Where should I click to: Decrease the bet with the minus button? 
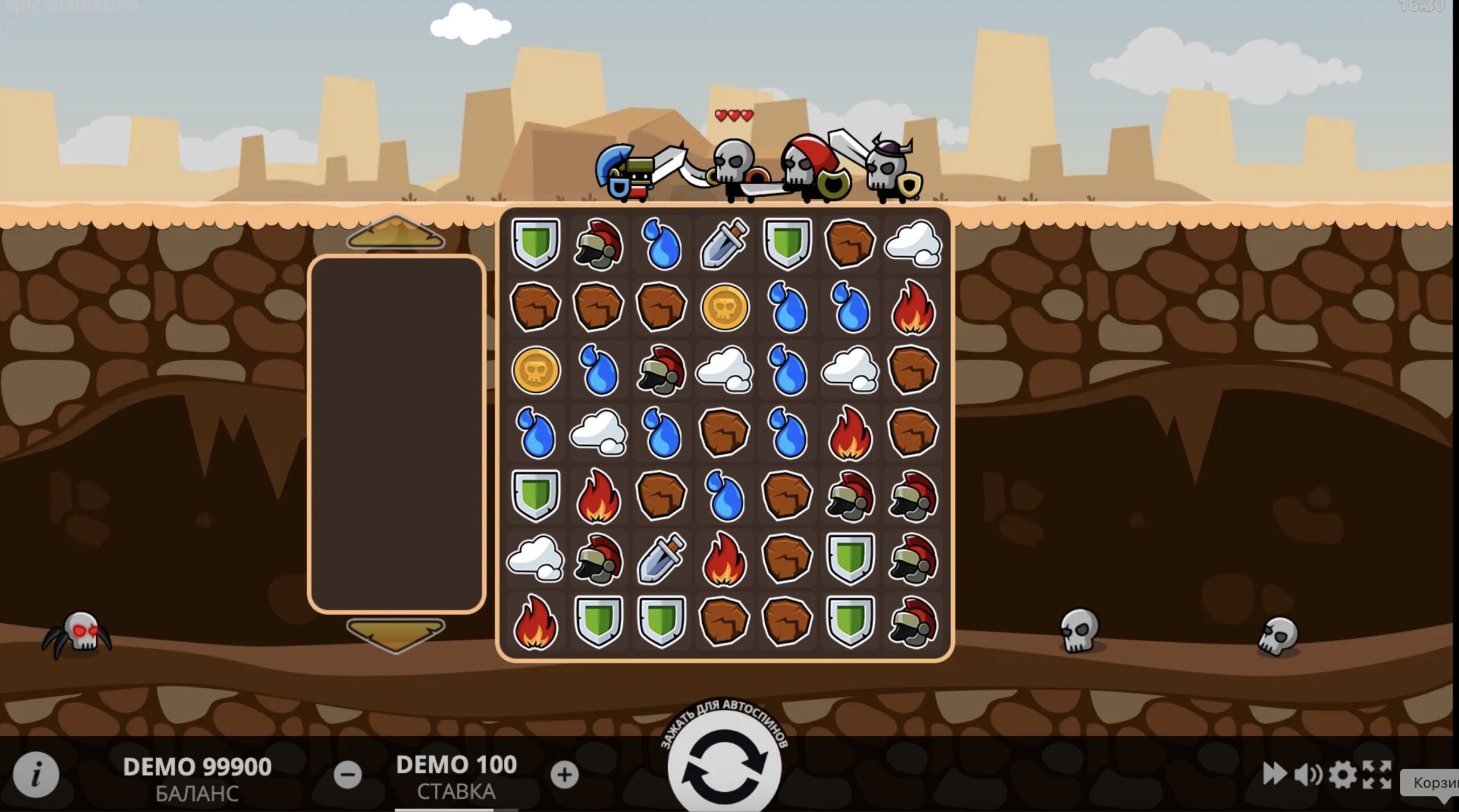348,774
